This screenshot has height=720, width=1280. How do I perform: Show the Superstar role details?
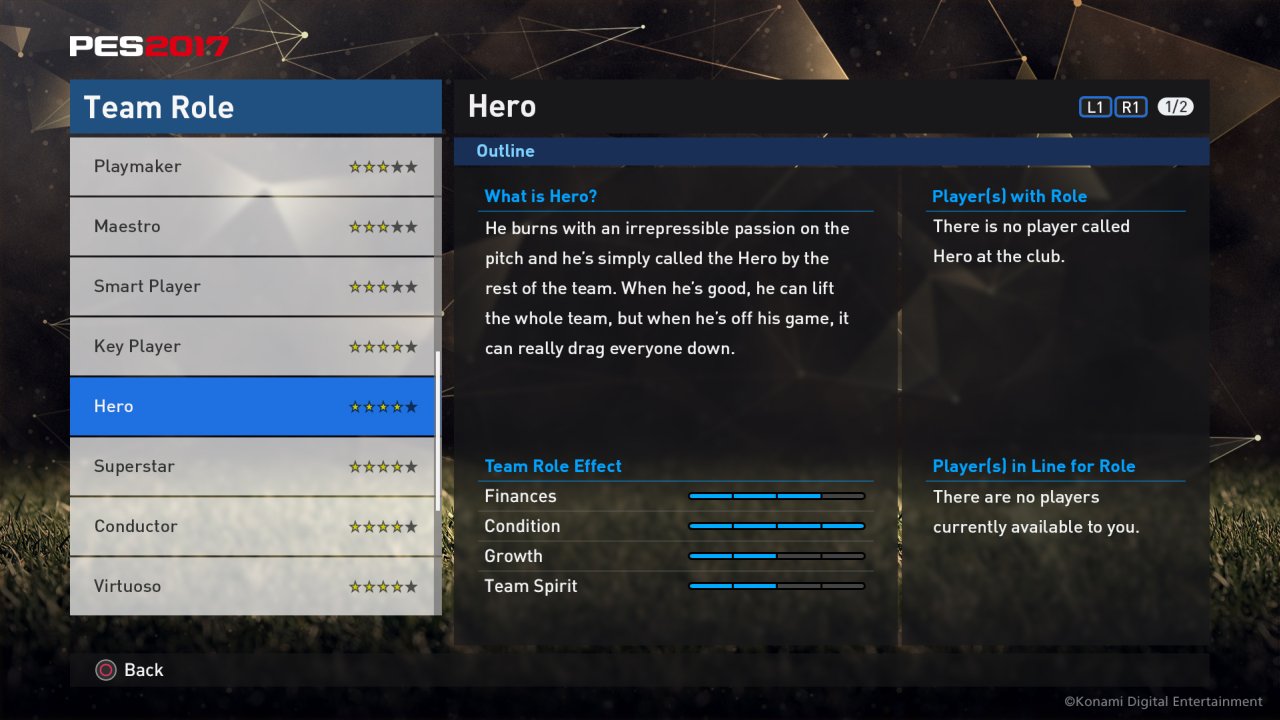(x=253, y=467)
